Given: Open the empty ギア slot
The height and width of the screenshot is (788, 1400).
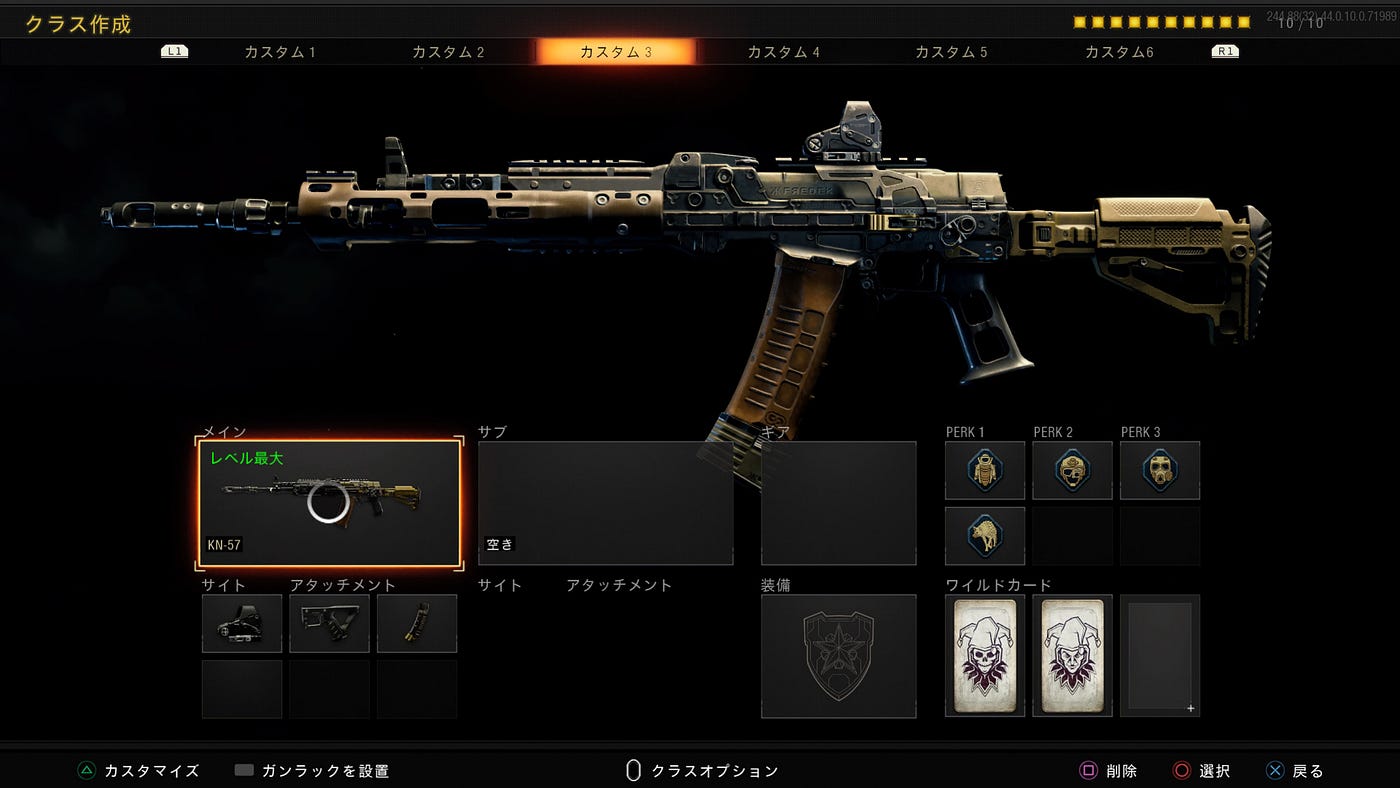Looking at the screenshot, I should coord(838,500).
